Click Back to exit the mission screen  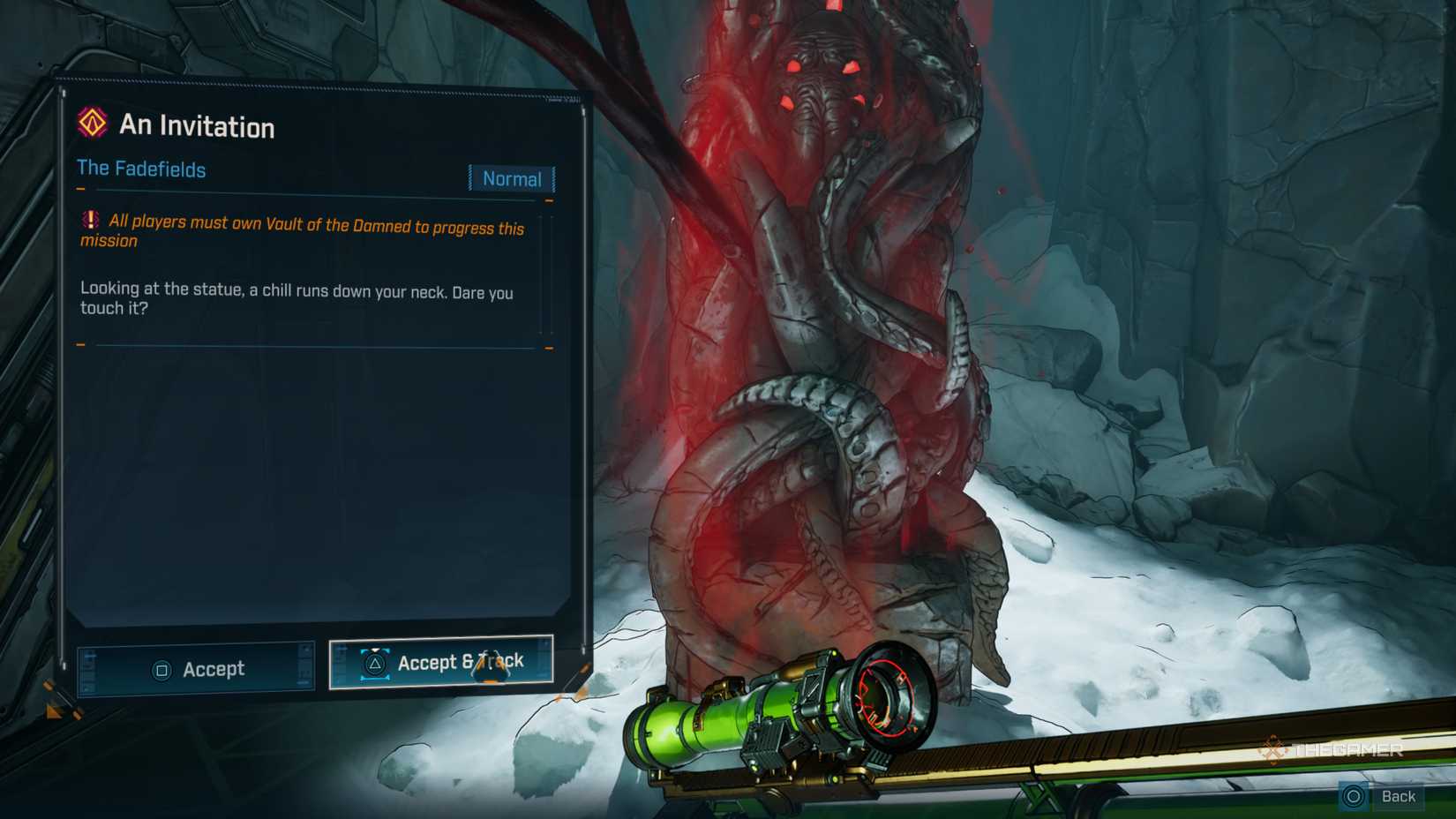coord(1399,796)
